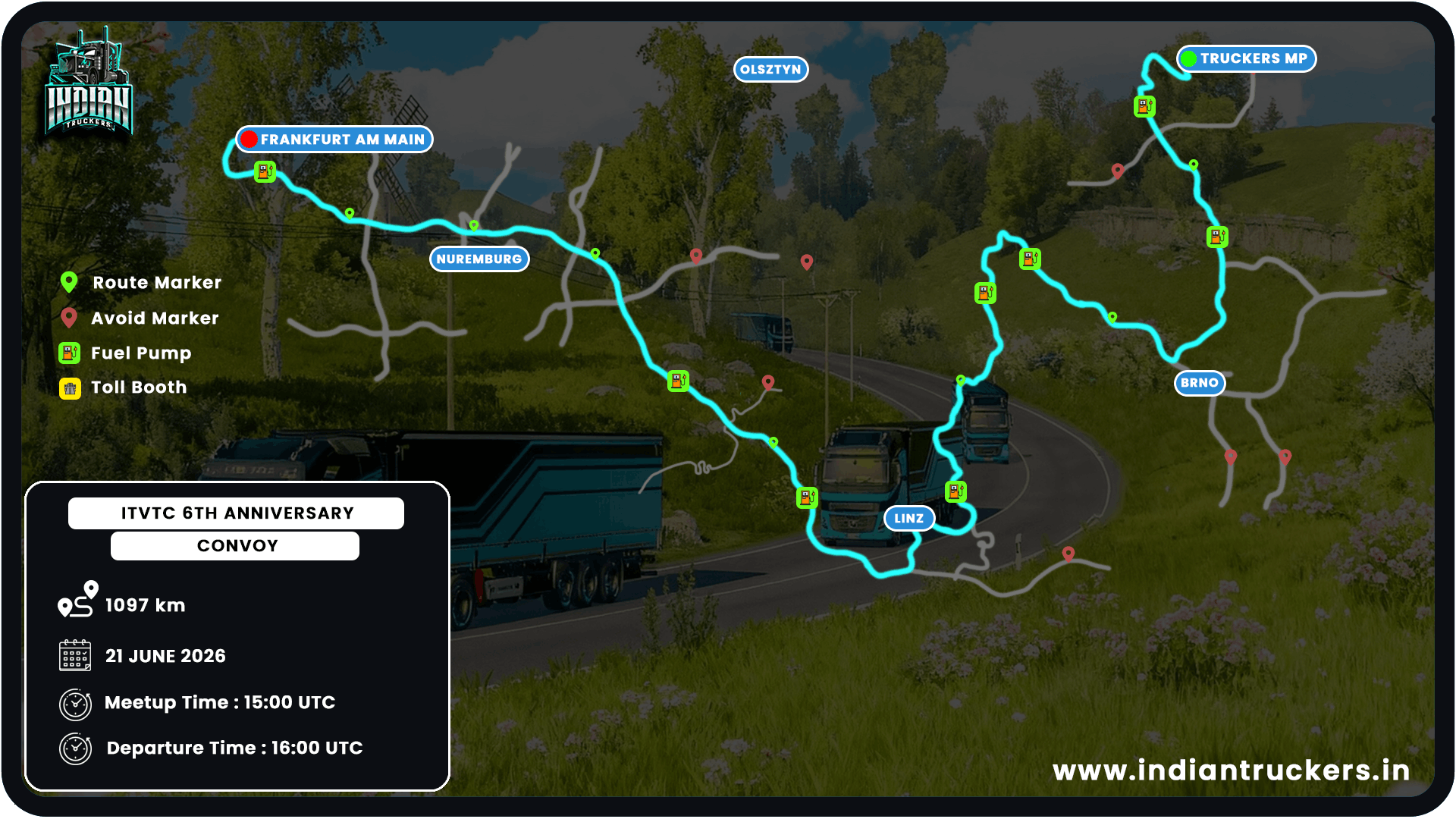Screen dimensions: 1456x819
Task: Choose the Nuremburg city label
Action: [479, 259]
